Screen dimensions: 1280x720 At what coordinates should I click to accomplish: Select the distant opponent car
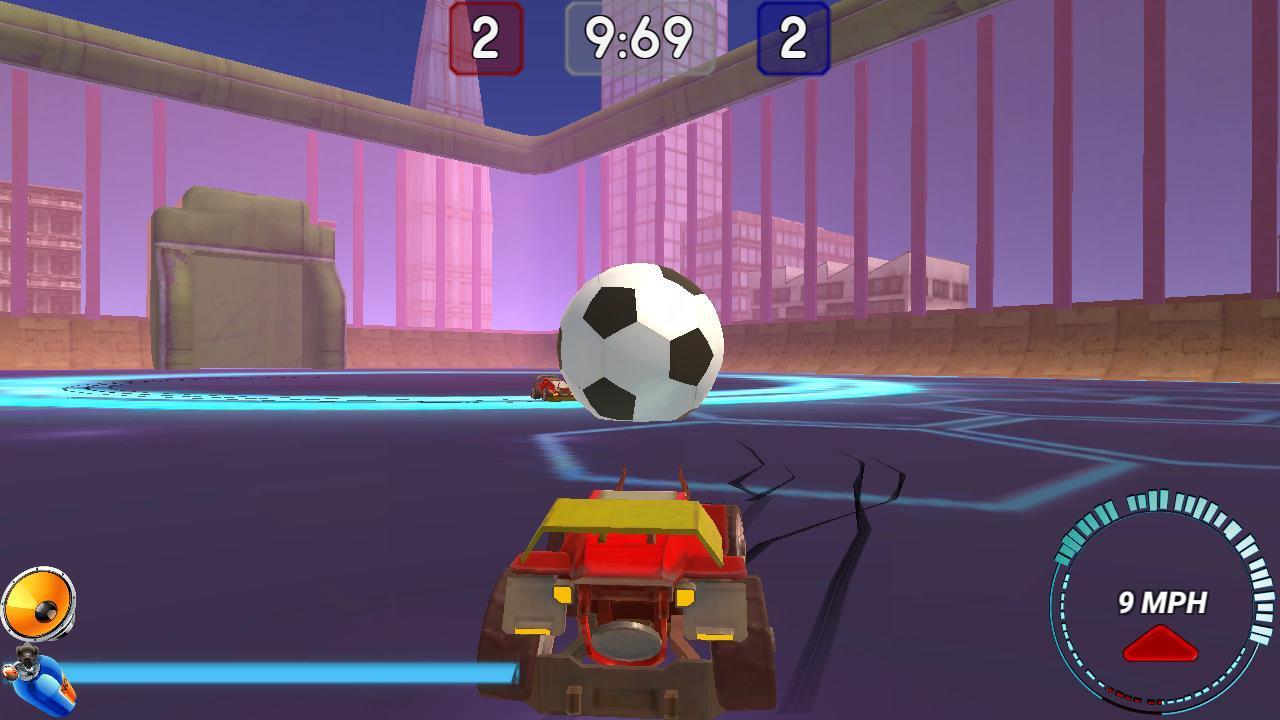(548, 388)
